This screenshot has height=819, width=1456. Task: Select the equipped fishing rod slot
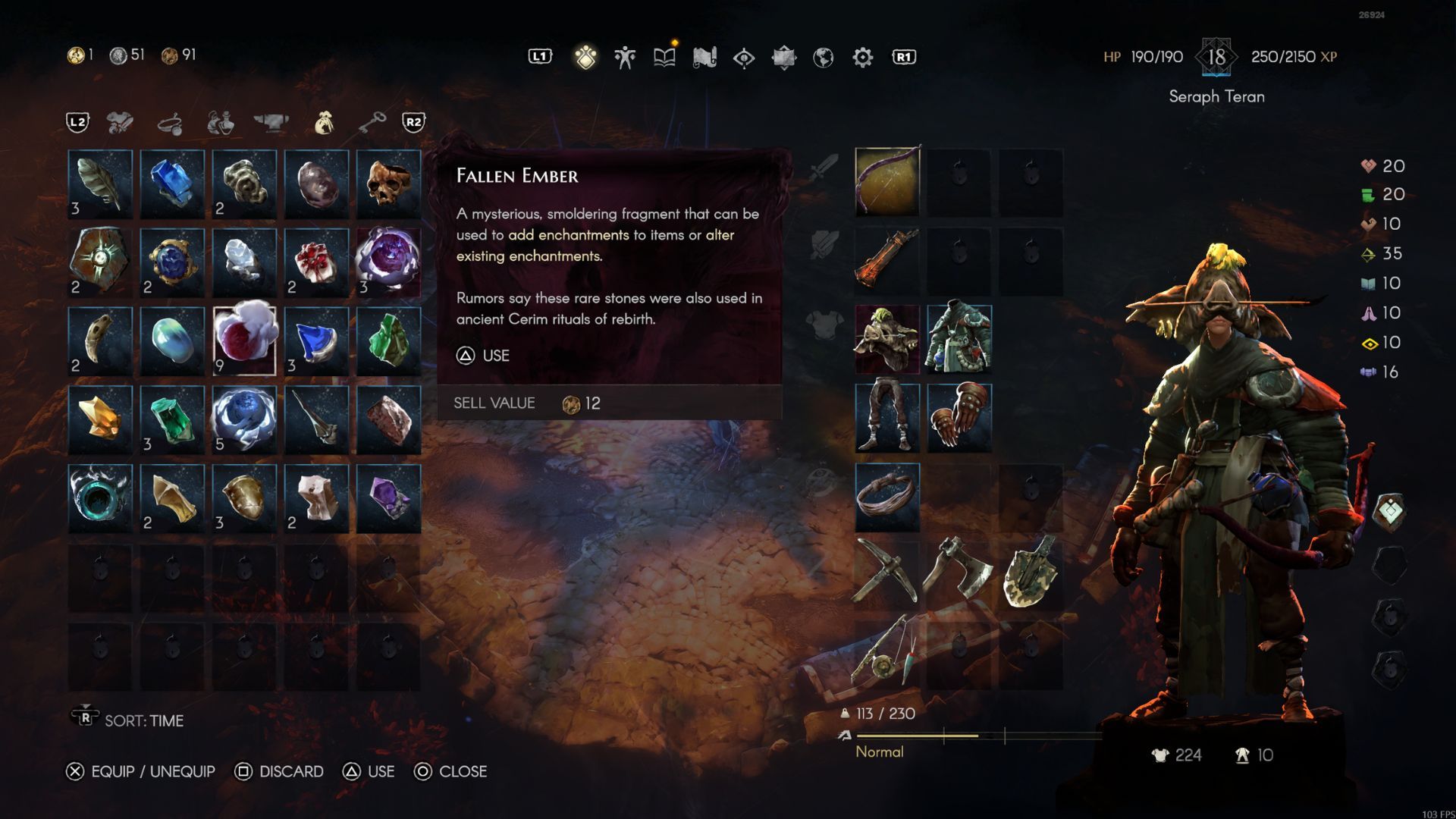point(887,651)
